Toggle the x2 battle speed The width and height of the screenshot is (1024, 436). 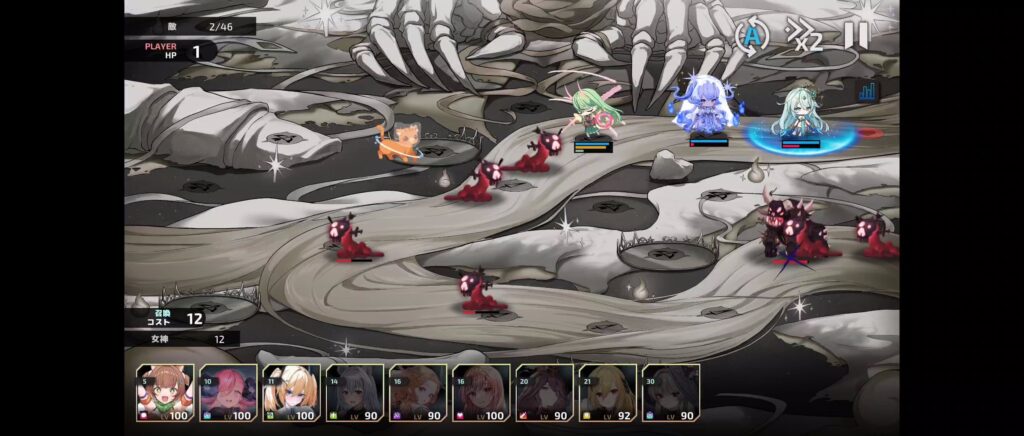click(803, 36)
